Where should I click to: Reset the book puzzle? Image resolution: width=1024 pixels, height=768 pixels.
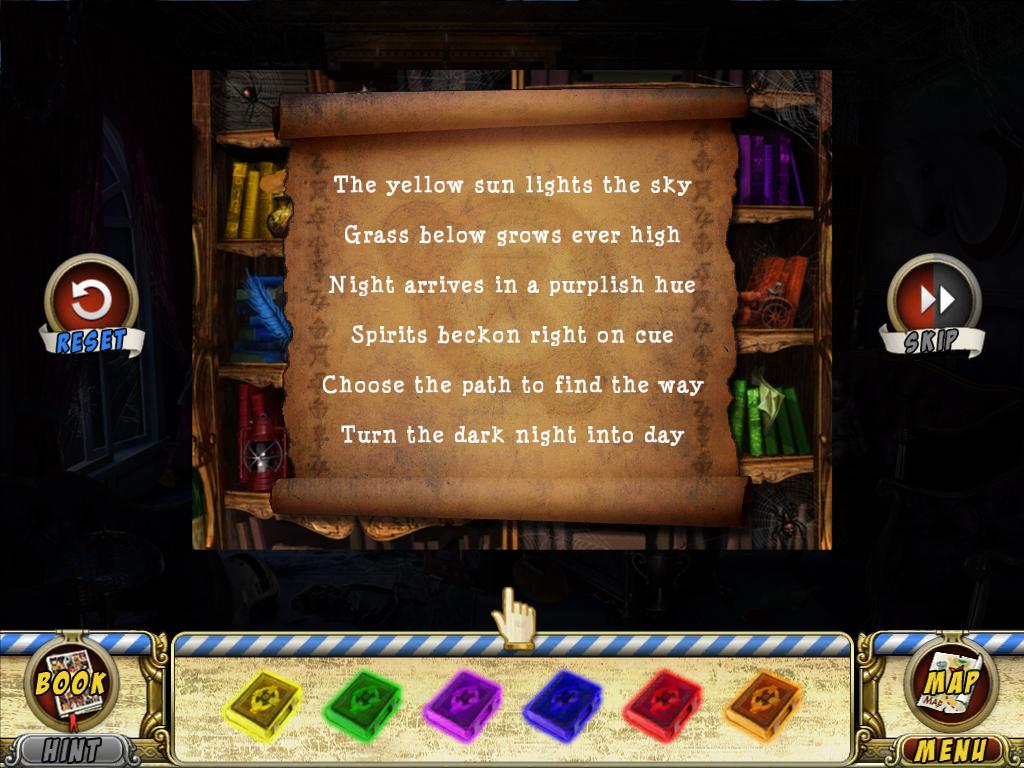pos(91,301)
